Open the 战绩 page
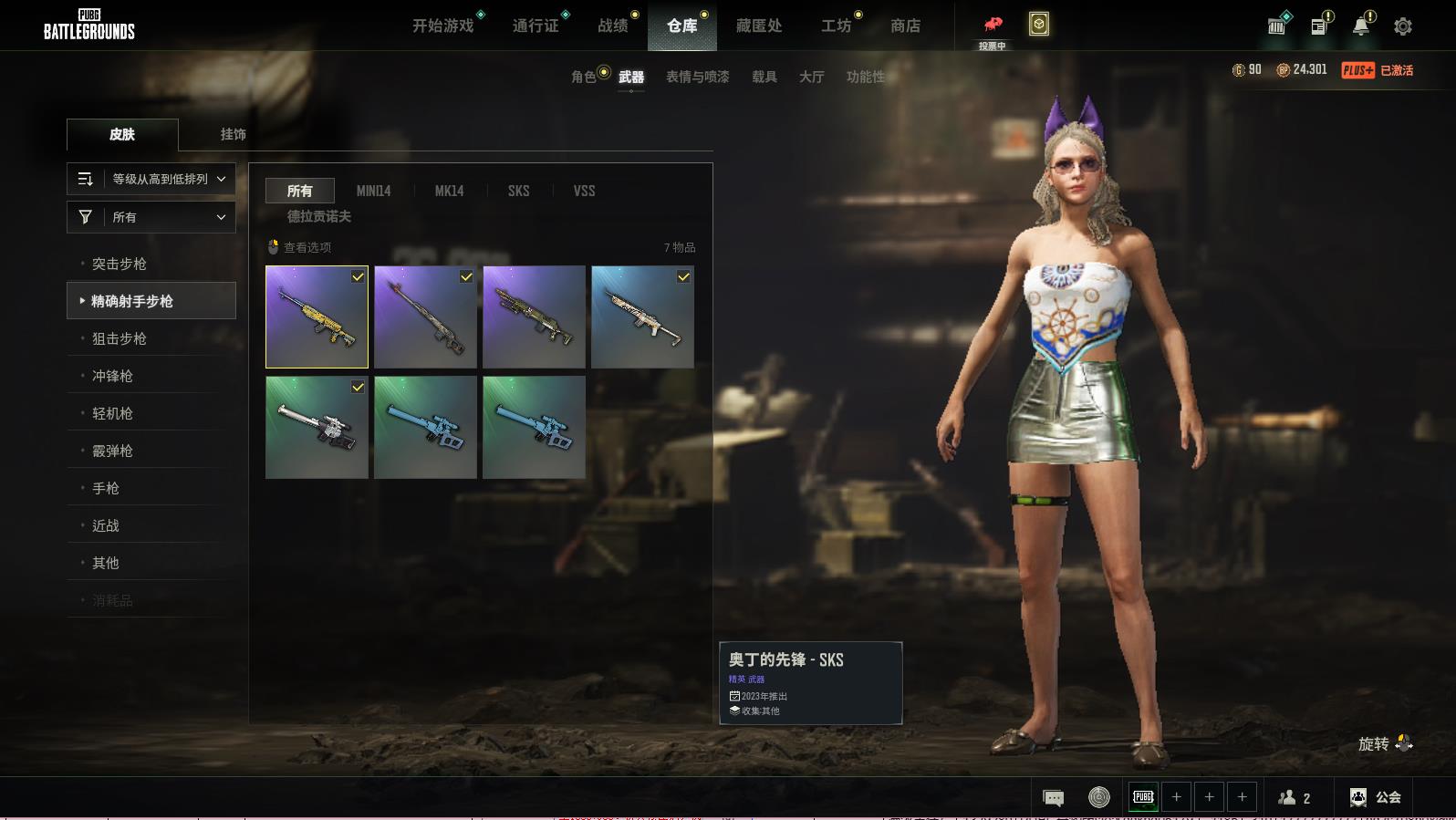Screen dimensions: 1456x820 (613, 26)
